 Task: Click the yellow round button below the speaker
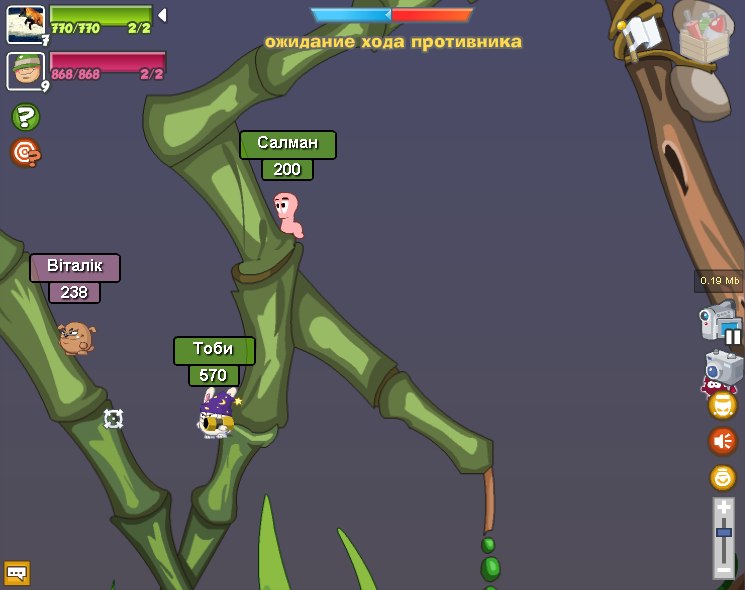(722, 477)
